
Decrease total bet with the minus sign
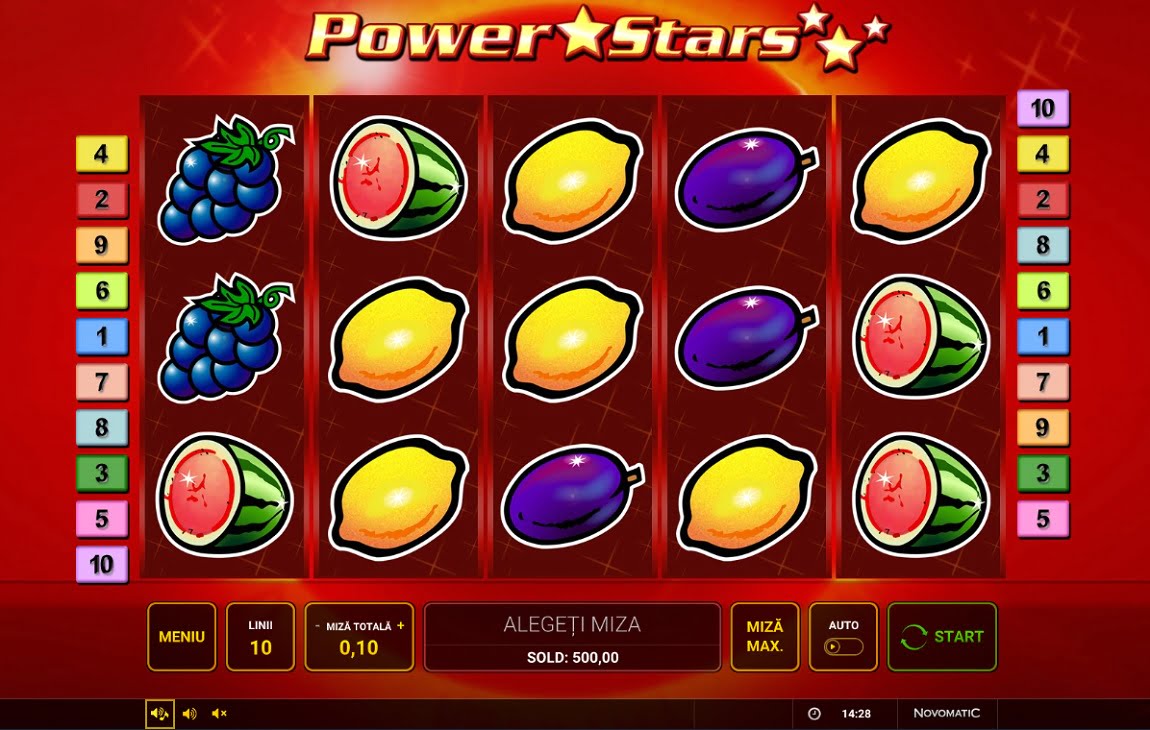(x=318, y=626)
